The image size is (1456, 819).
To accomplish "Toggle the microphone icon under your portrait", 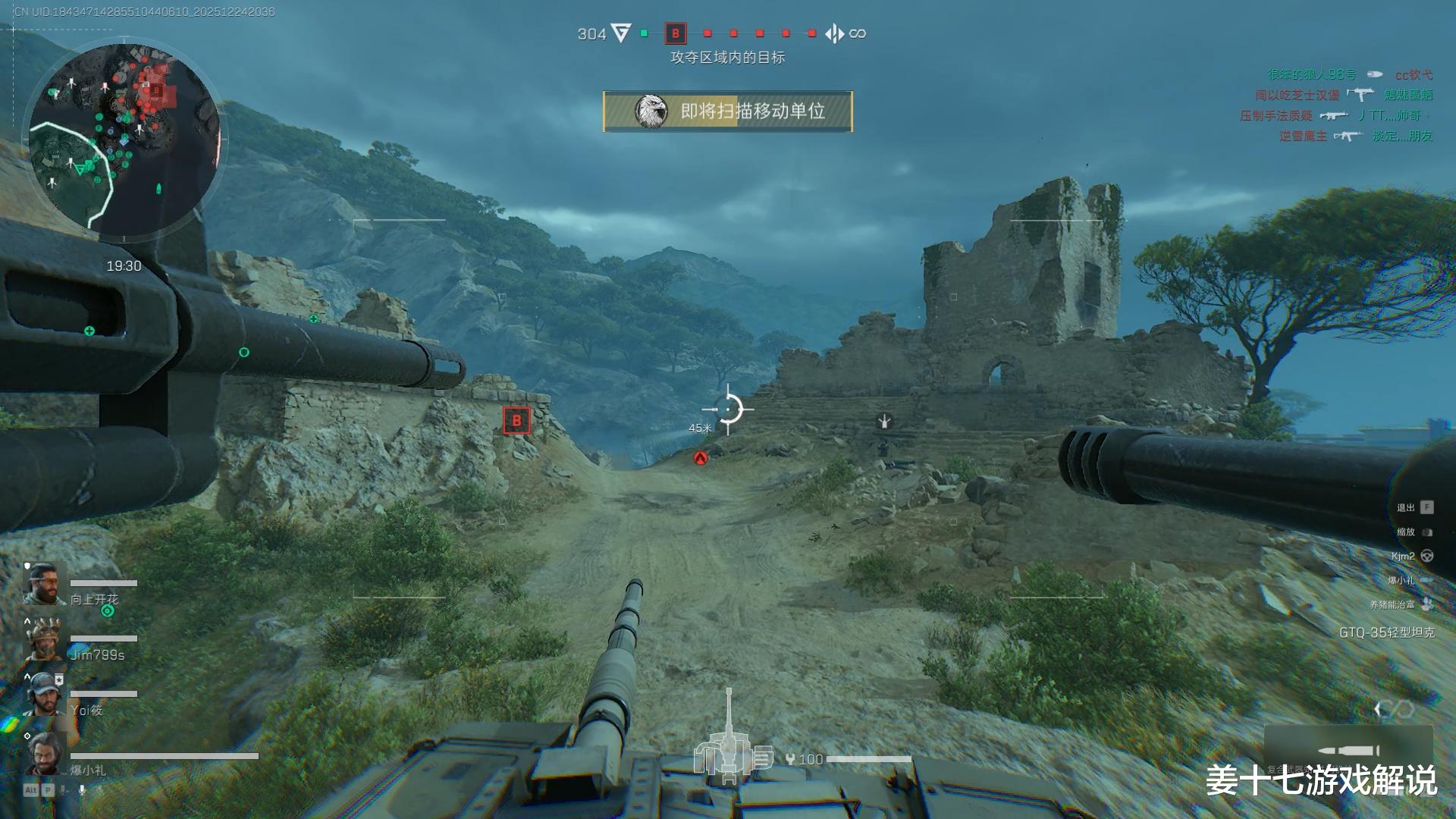I will pos(83,790).
